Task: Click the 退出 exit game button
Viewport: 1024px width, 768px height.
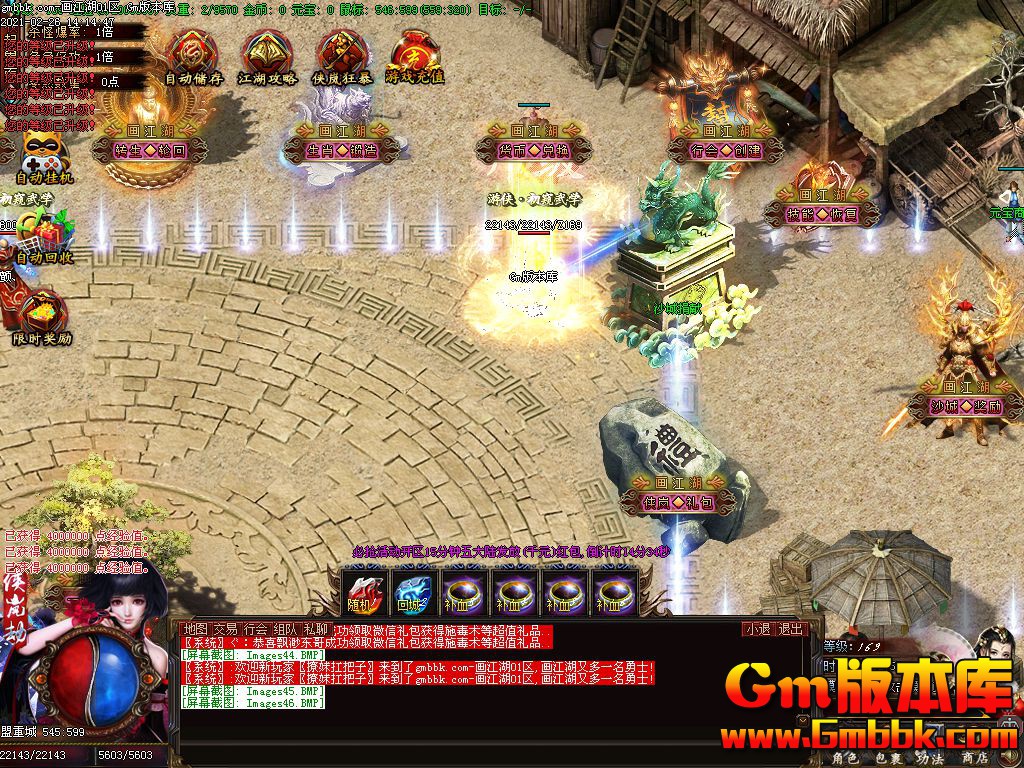Action: point(791,629)
